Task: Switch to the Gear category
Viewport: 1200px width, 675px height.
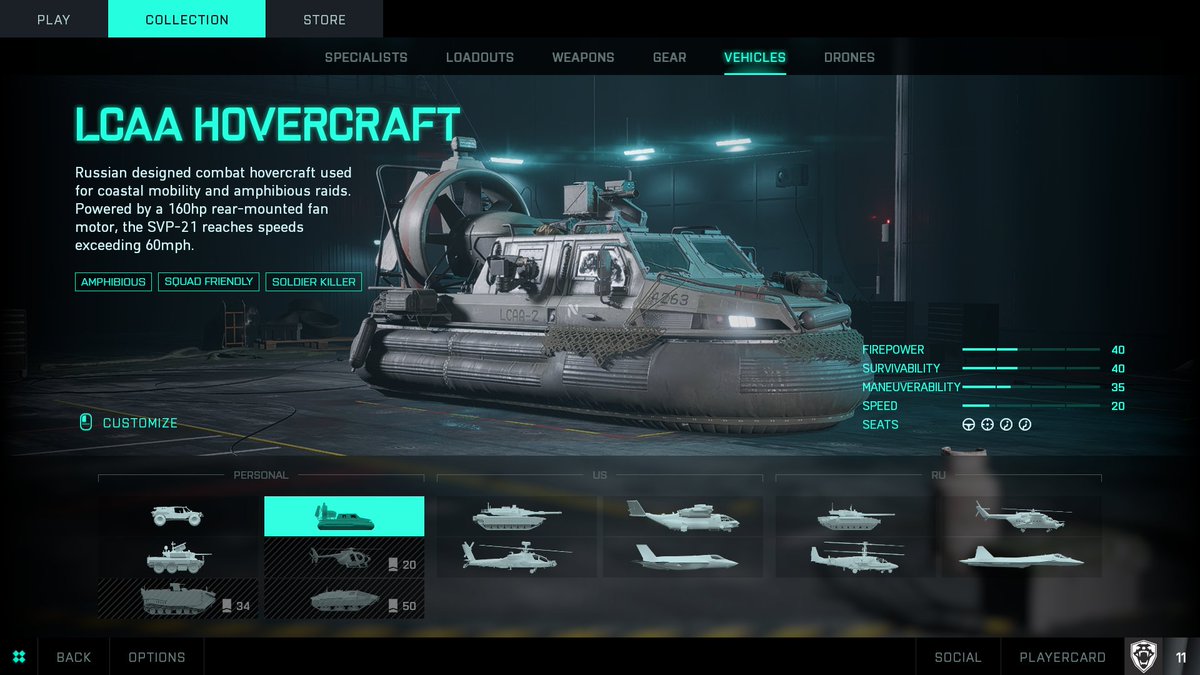Action: click(x=669, y=57)
